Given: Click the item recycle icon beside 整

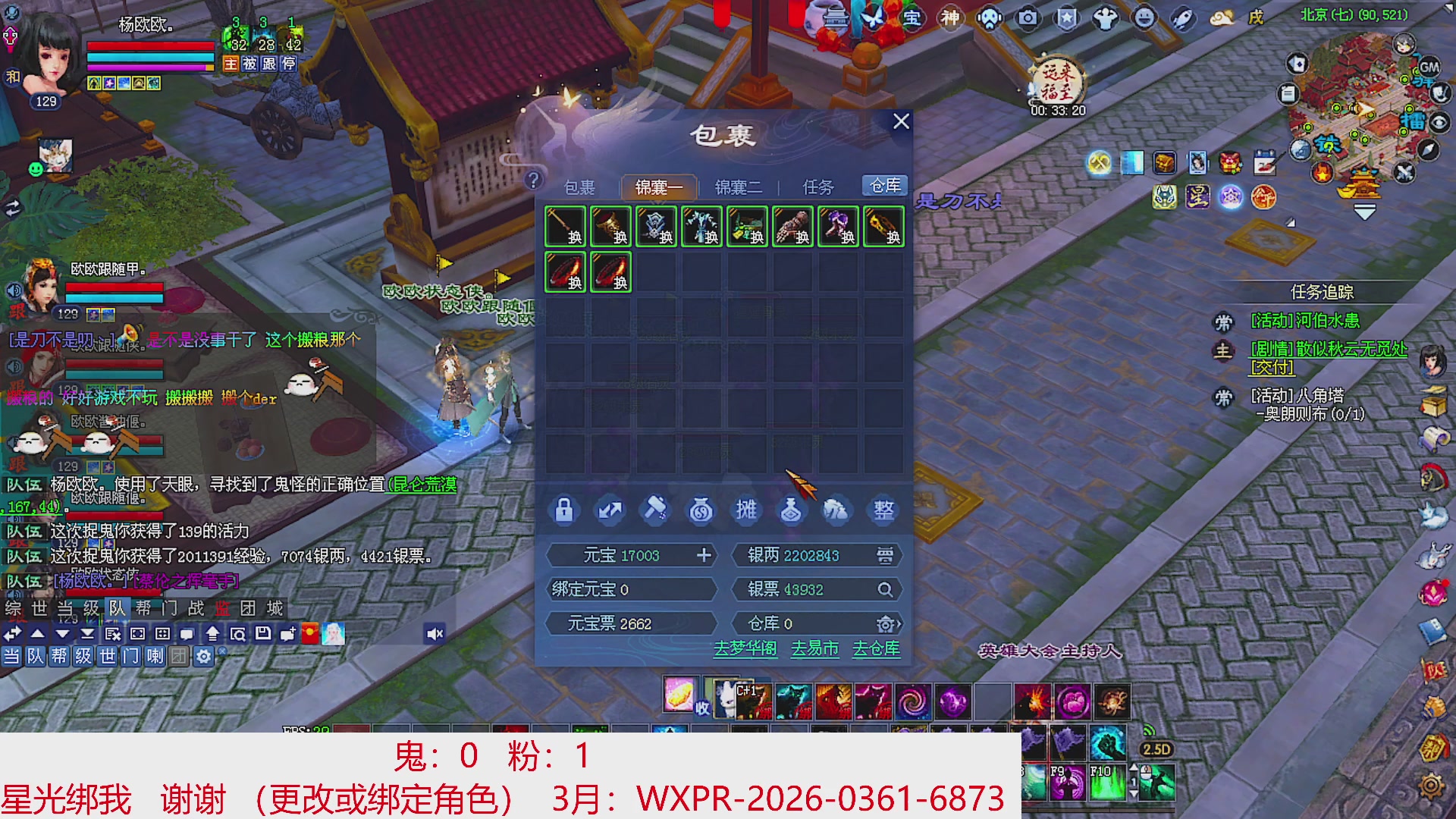Looking at the screenshot, I should [x=837, y=510].
